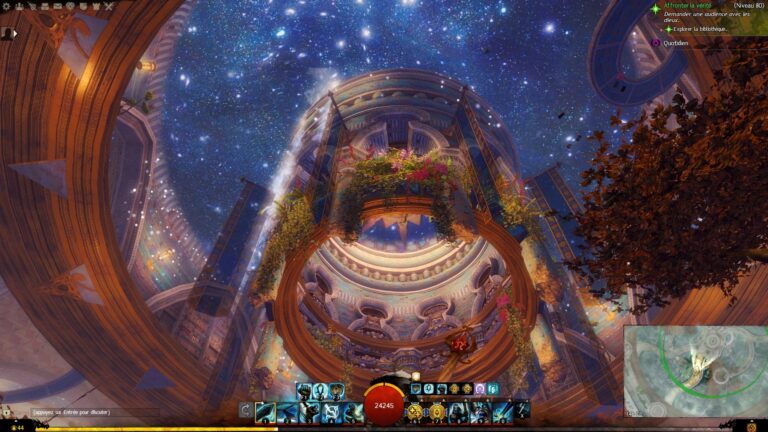This screenshot has height=432, width=768.
Task: Open the game menu gear icon
Action: pos(7,7)
